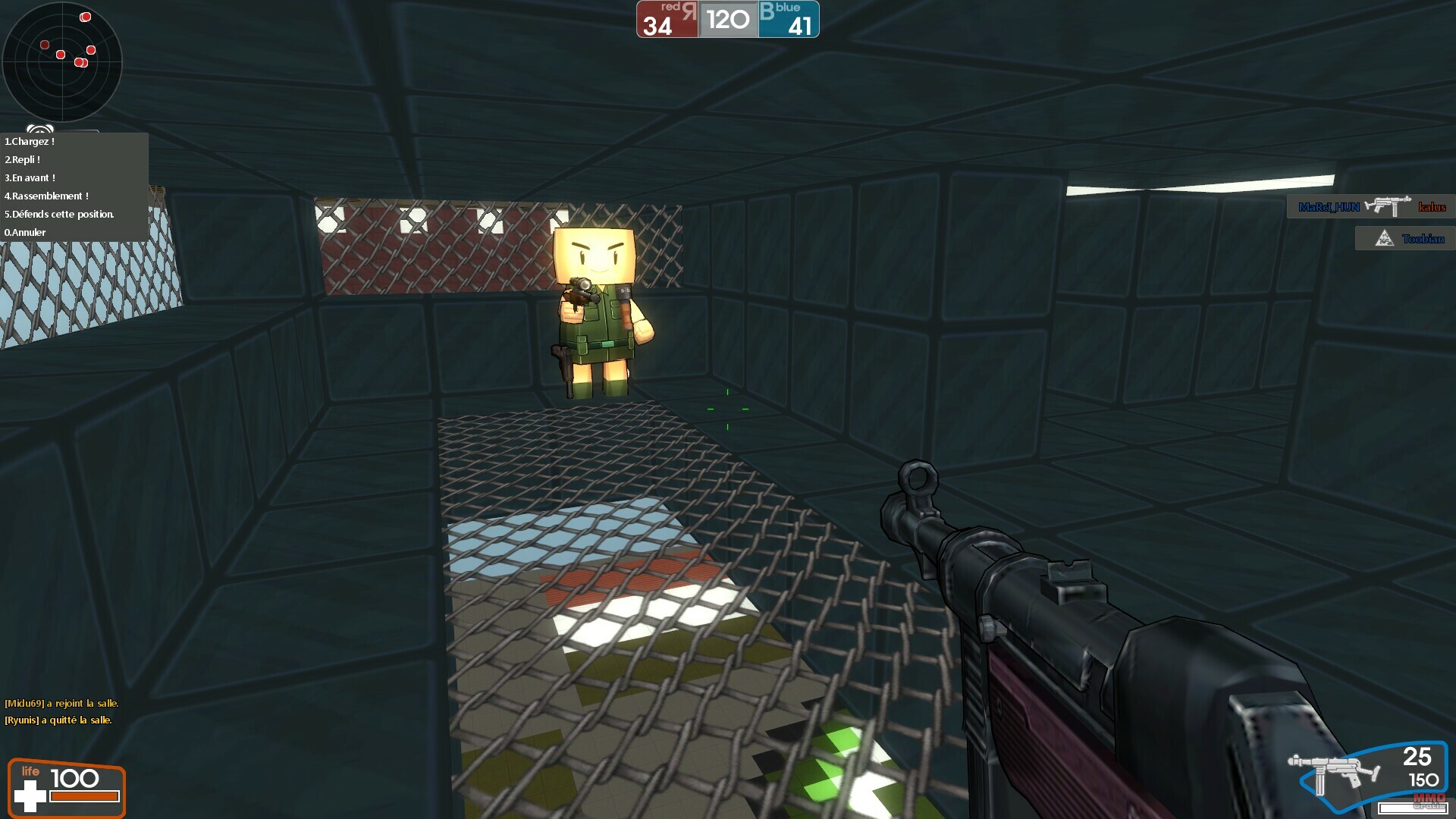1456x819 pixels.
Task: Select "Défends cette position" order
Action: (x=60, y=215)
